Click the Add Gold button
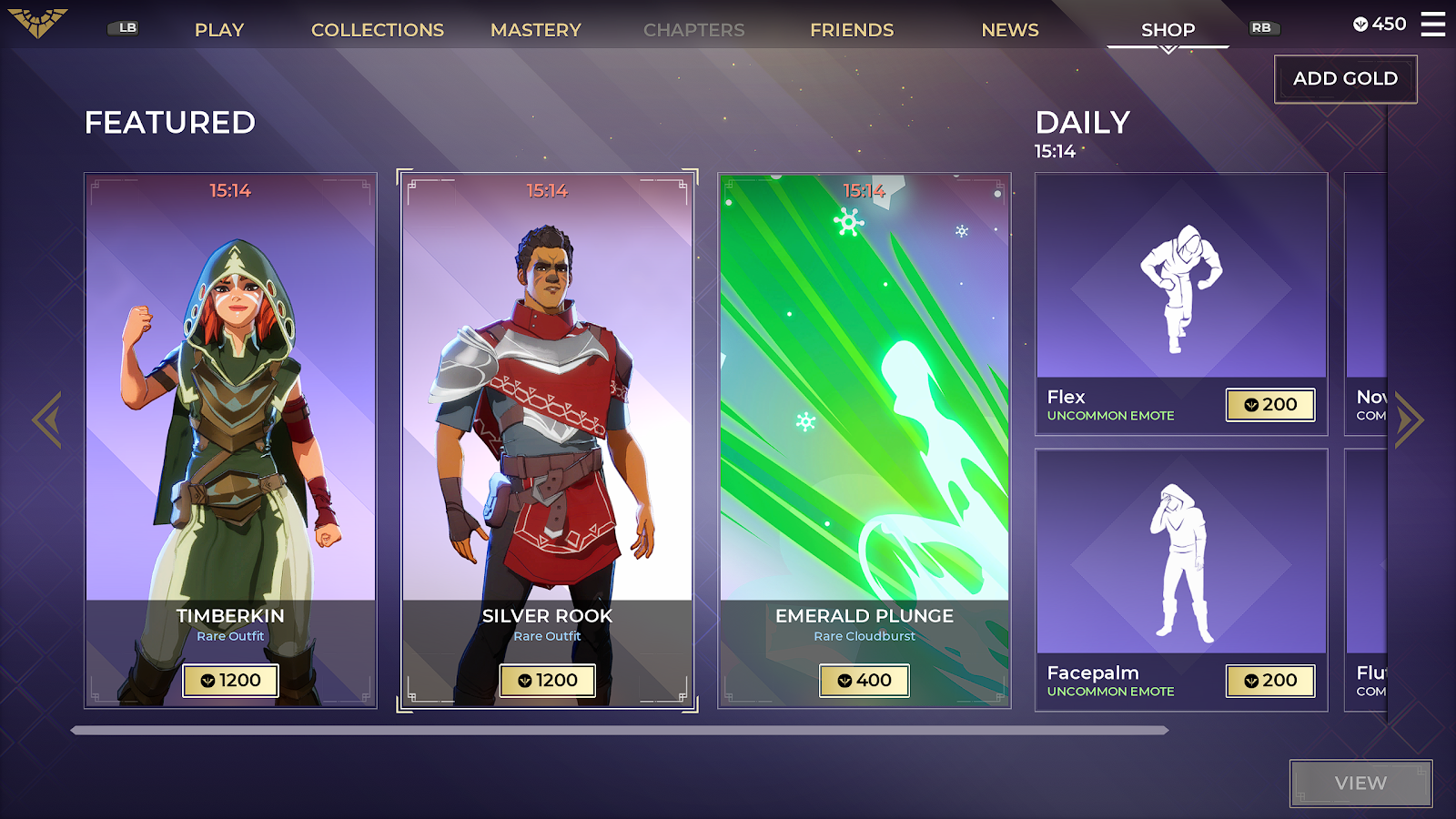Image resolution: width=1456 pixels, height=819 pixels. point(1345,79)
